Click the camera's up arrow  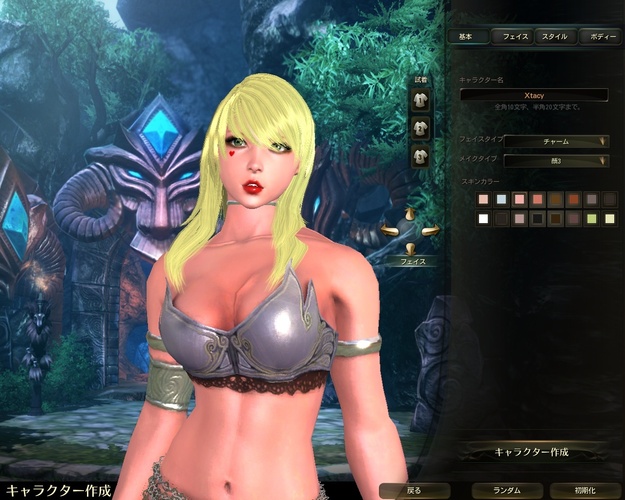(x=410, y=214)
